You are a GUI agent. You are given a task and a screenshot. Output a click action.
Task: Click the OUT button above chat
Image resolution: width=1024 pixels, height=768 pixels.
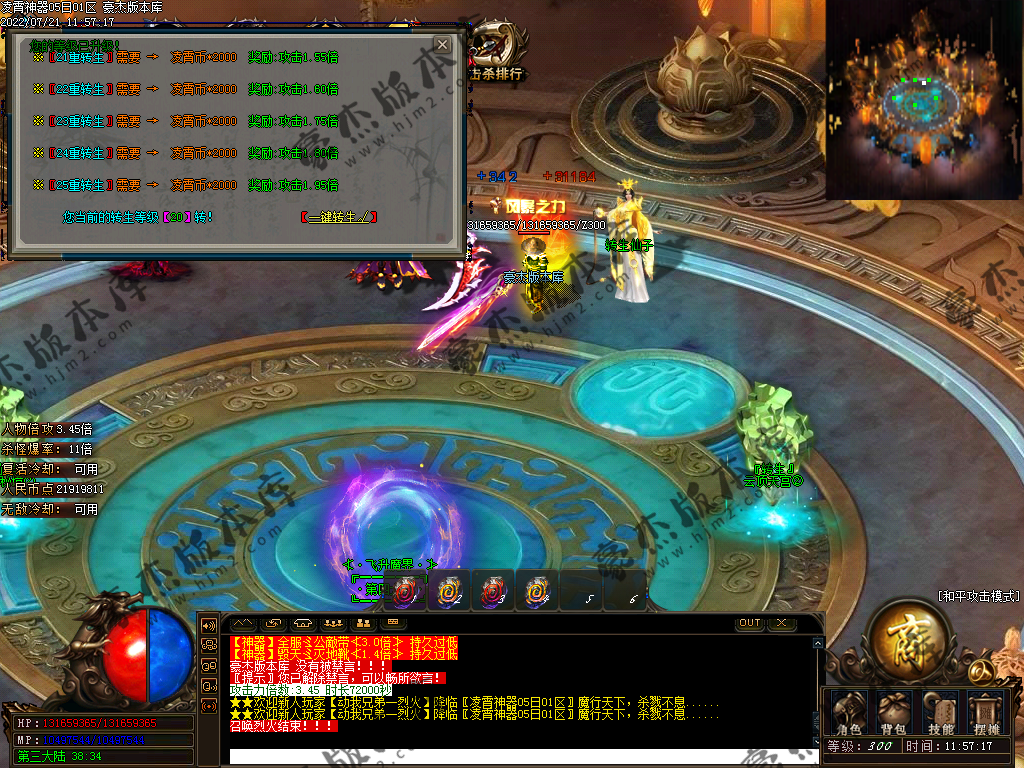tap(750, 624)
